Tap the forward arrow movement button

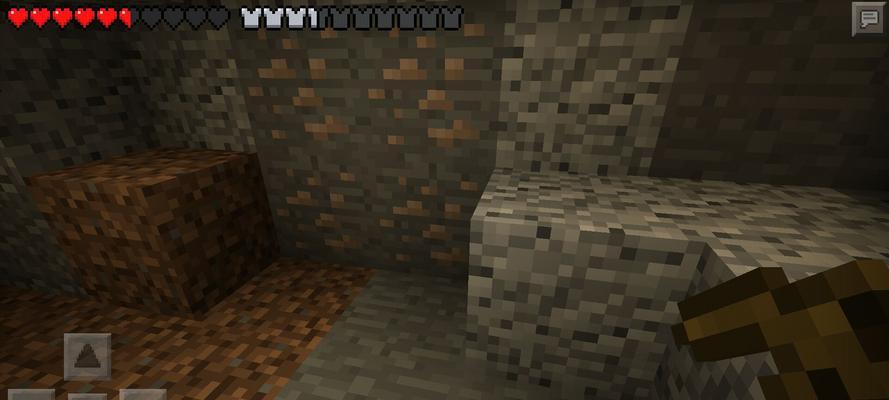[x=87, y=357]
